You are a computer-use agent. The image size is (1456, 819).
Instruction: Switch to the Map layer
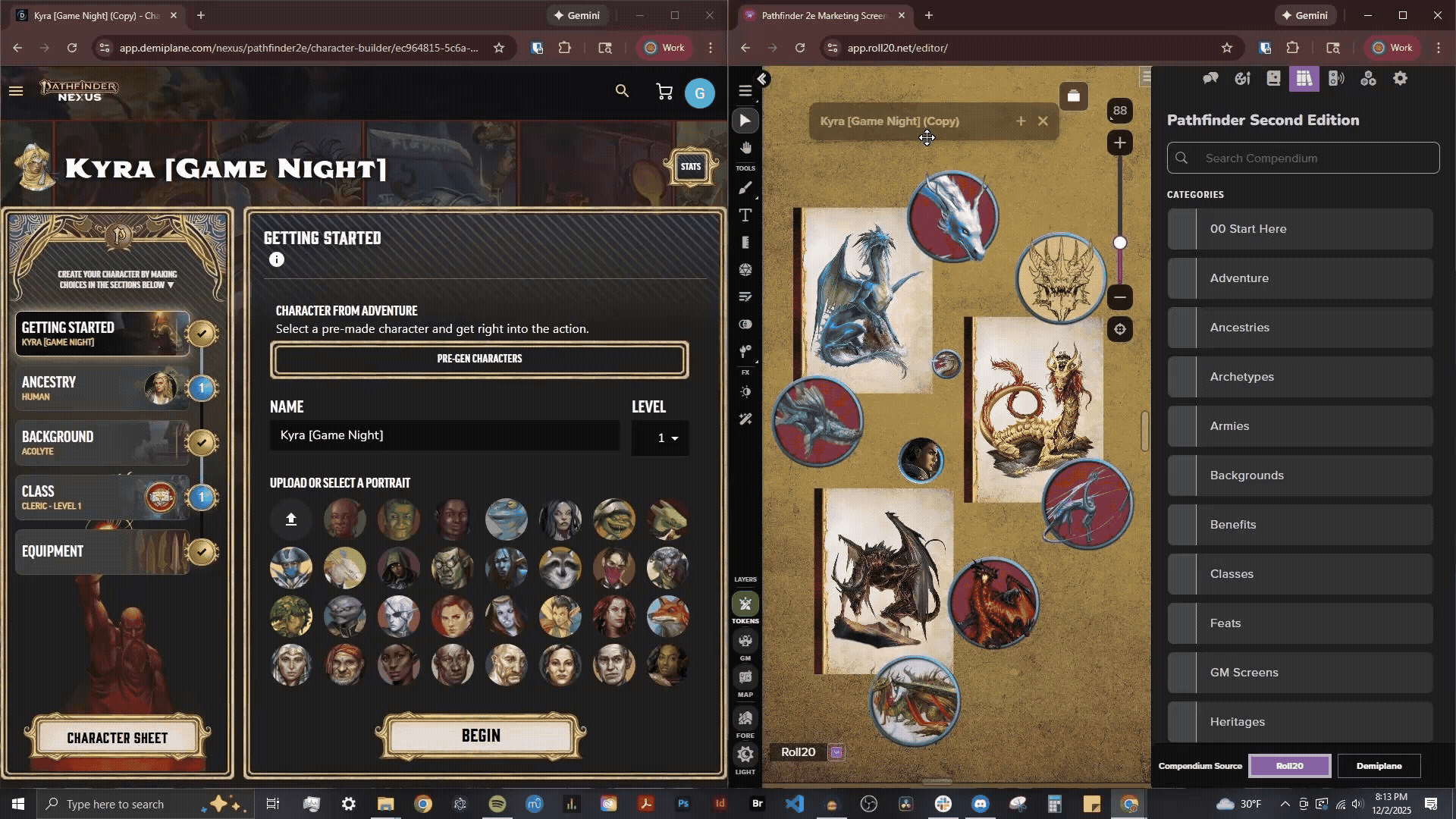point(745,677)
